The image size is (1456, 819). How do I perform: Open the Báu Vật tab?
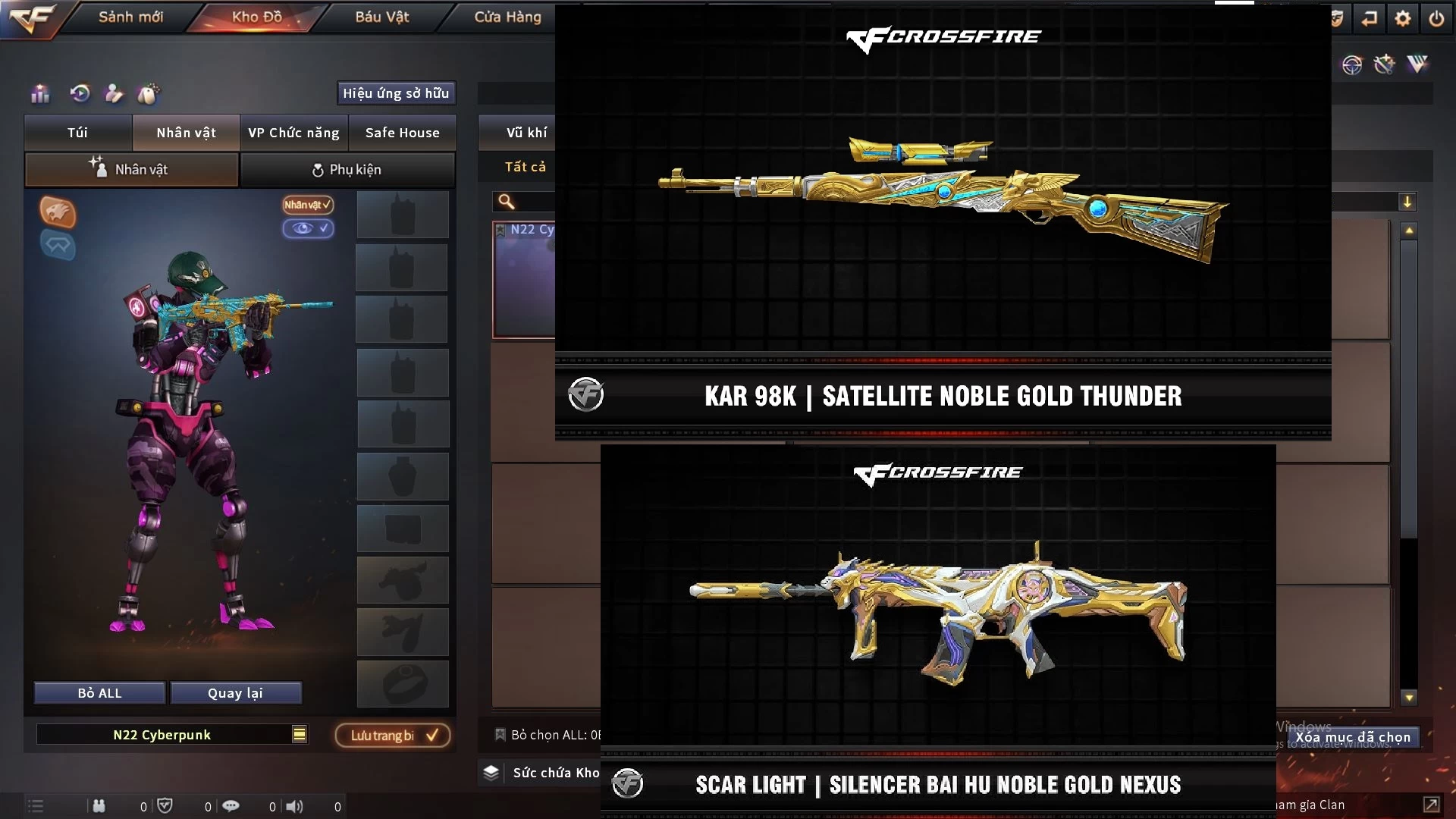(x=381, y=17)
